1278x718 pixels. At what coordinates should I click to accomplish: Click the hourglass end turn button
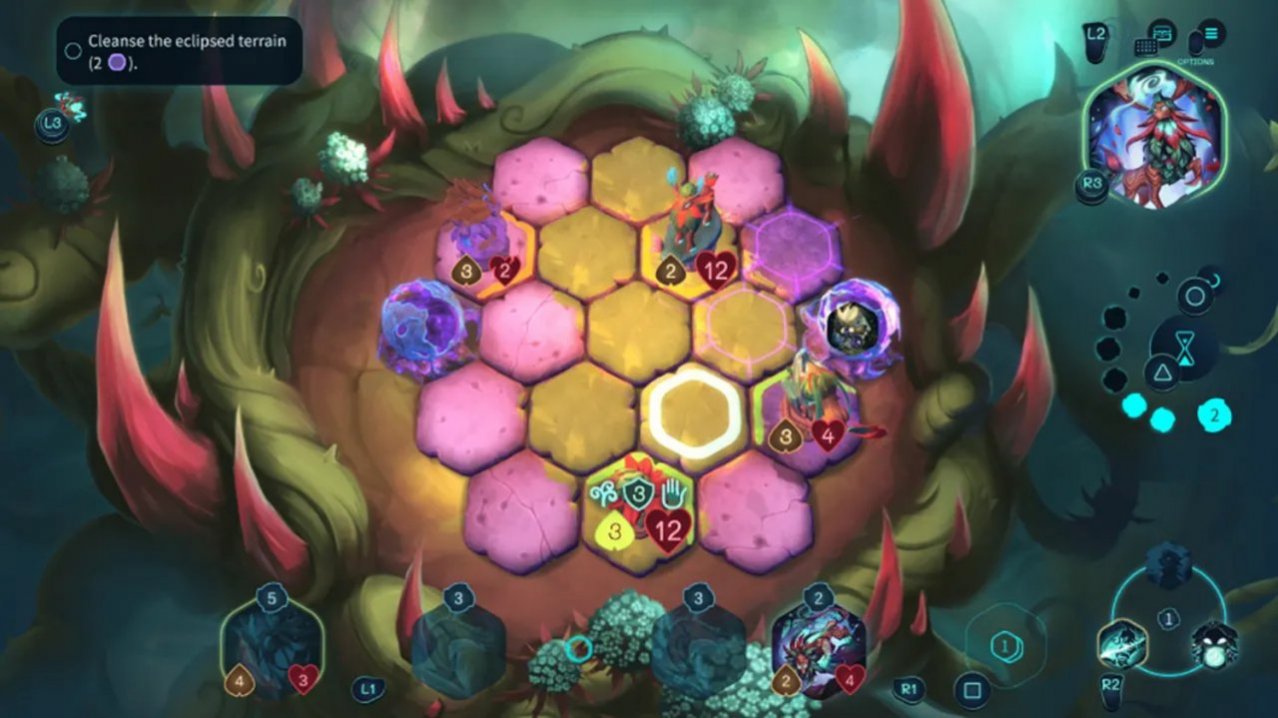coord(1187,346)
